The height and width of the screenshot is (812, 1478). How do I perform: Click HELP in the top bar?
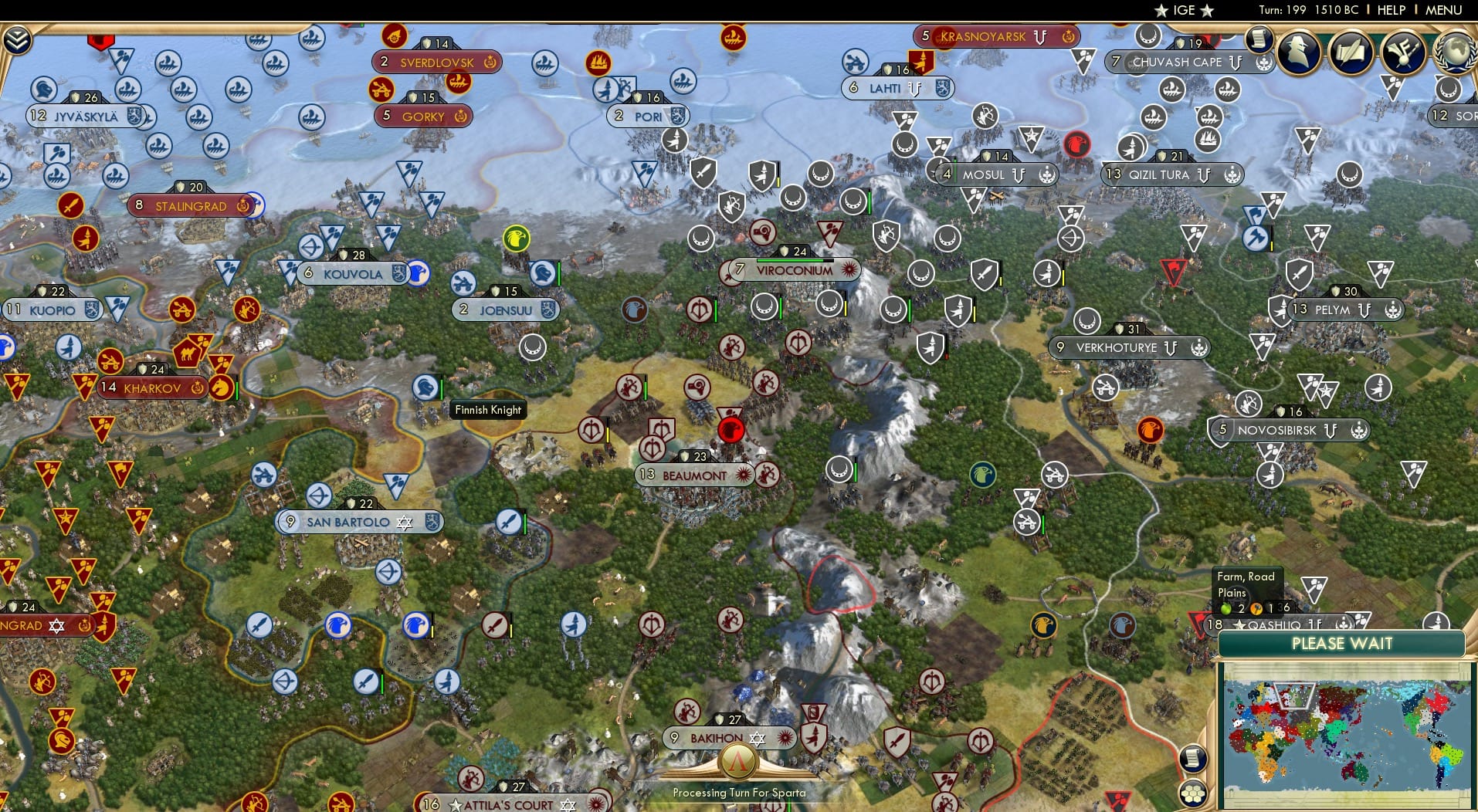1392,10
